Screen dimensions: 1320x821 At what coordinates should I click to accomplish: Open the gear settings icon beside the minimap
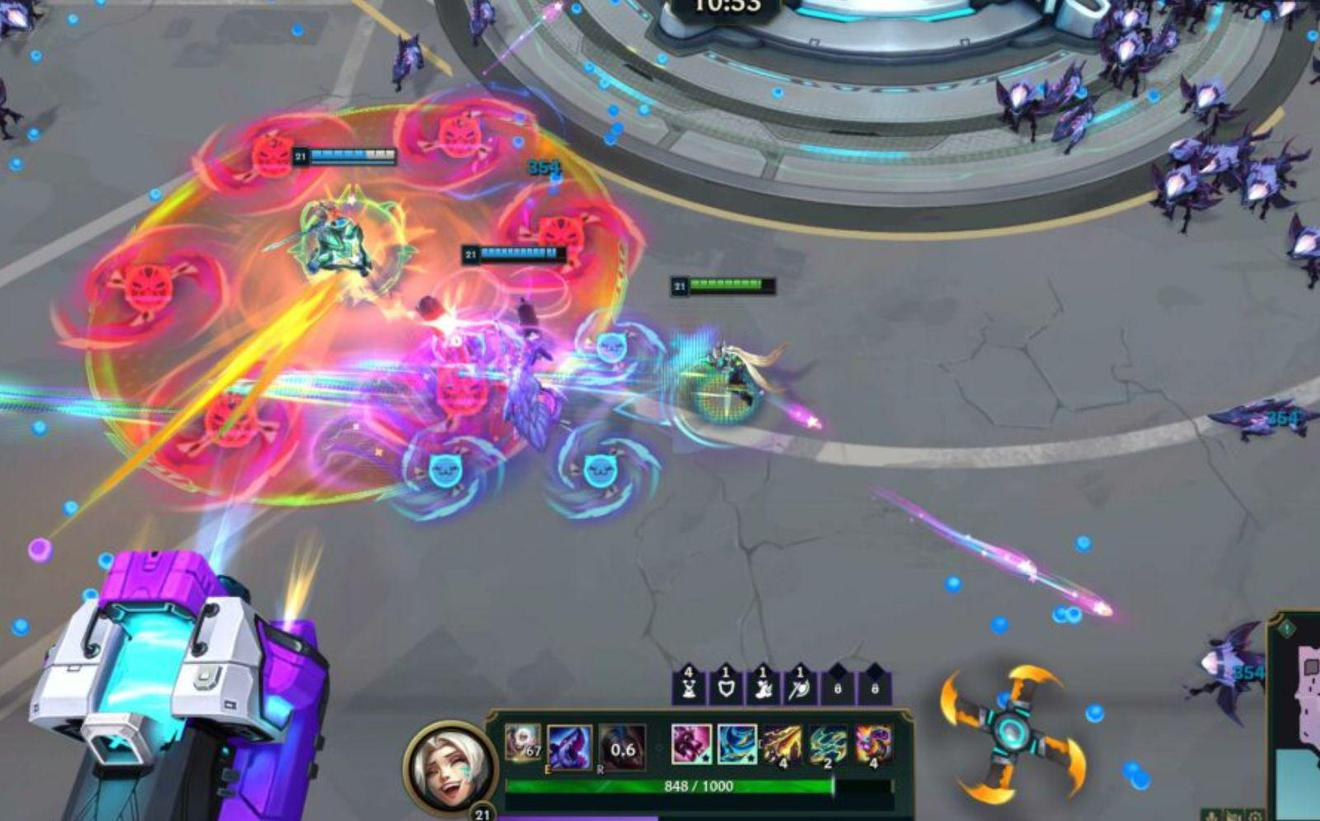coord(1256,815)
